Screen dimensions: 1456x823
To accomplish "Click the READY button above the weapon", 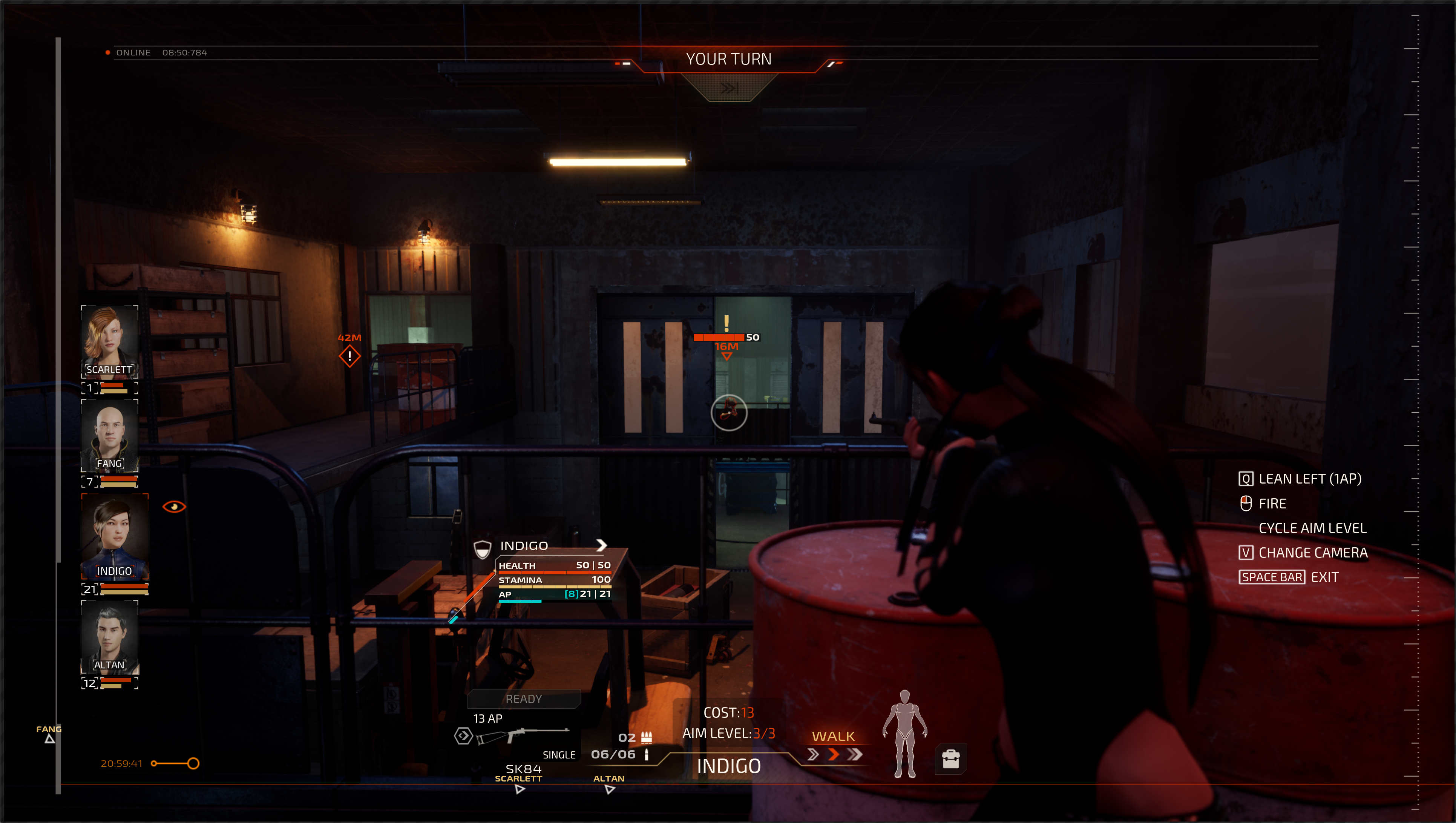I will [x=523, y=699].
